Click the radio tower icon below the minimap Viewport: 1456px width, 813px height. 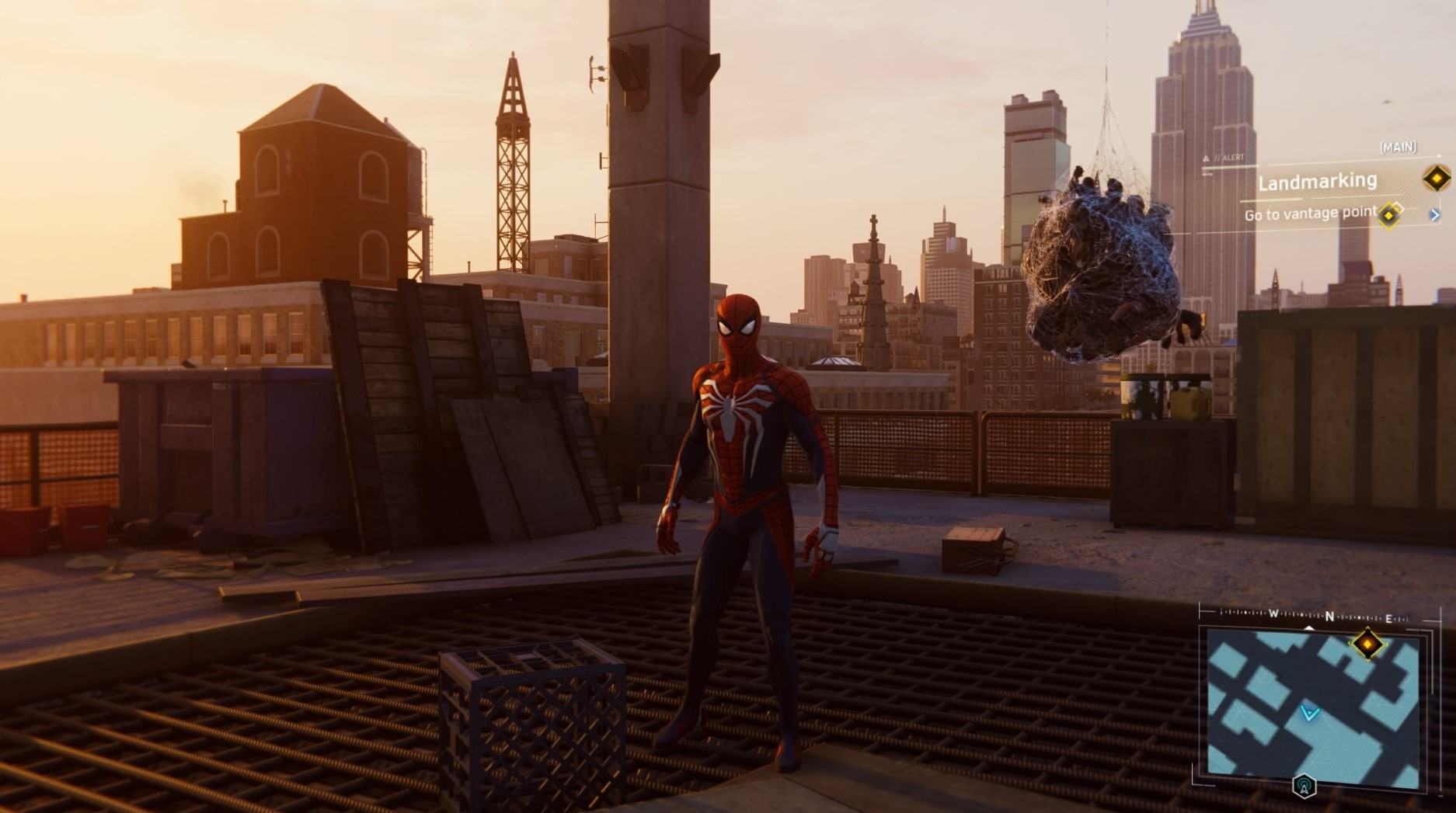pos(1304,787)
